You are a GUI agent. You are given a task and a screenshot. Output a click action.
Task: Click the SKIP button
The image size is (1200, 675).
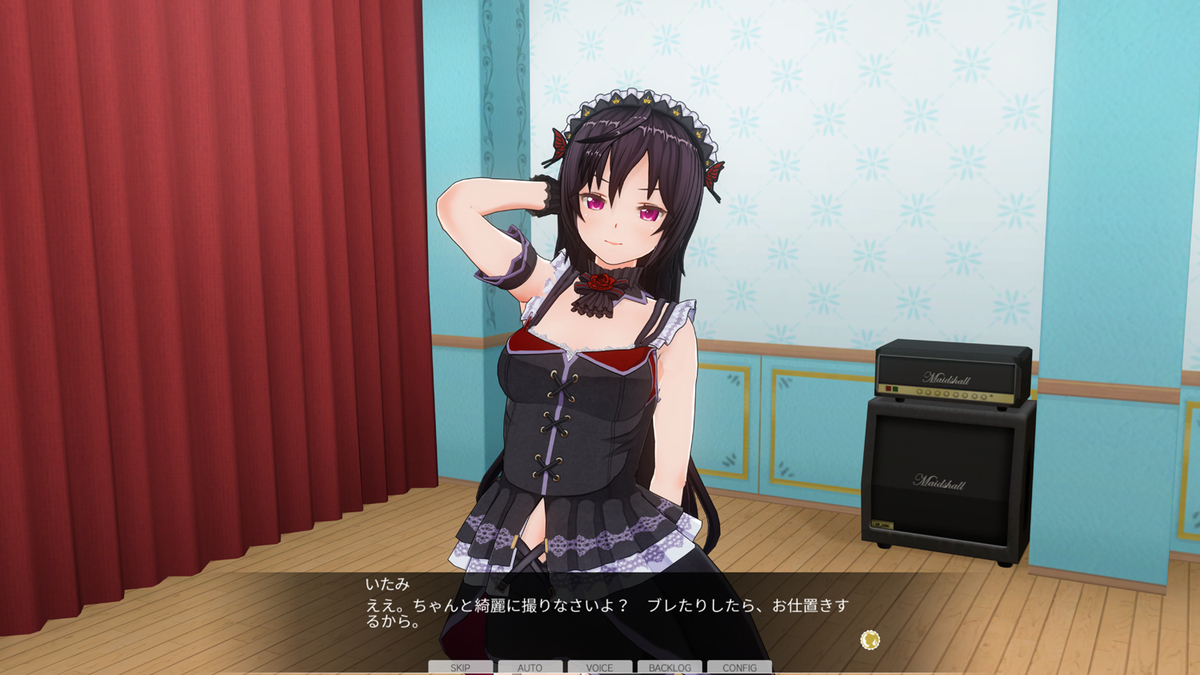[460, 667]
